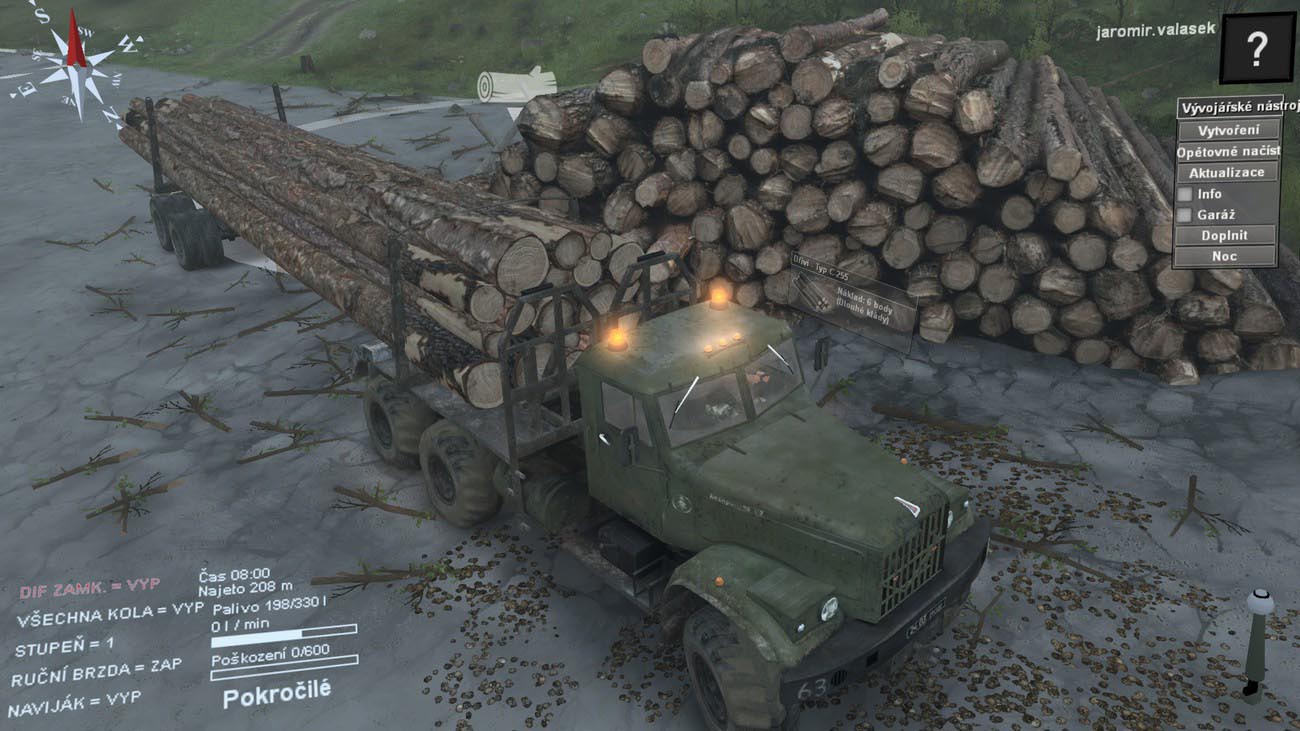Screen dimensions: 1300x731
Task: Click the Aktualizace button
Action: (x=1227, y=173)
